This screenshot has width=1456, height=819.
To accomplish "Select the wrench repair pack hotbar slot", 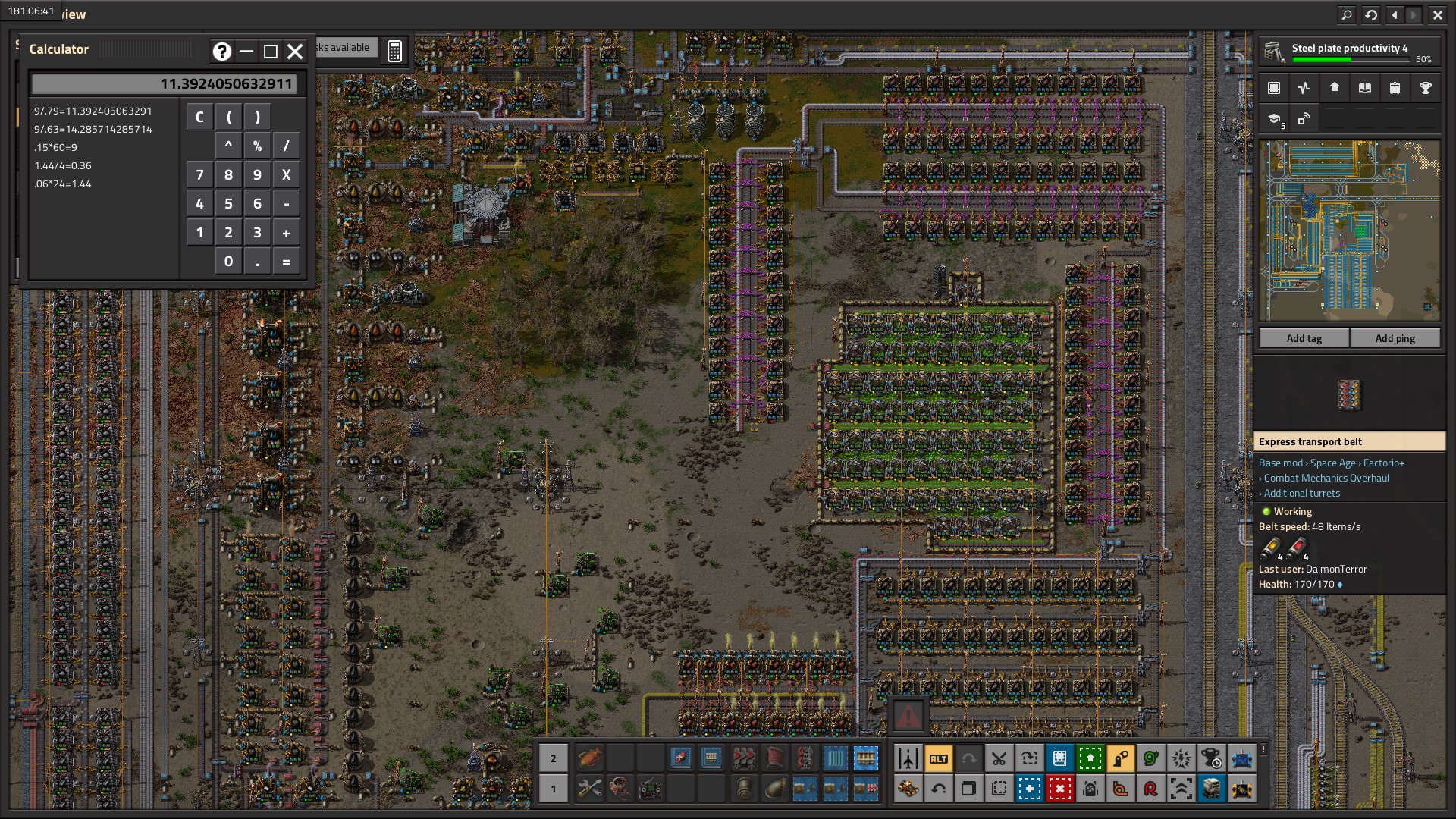I will tap(589, 789).
